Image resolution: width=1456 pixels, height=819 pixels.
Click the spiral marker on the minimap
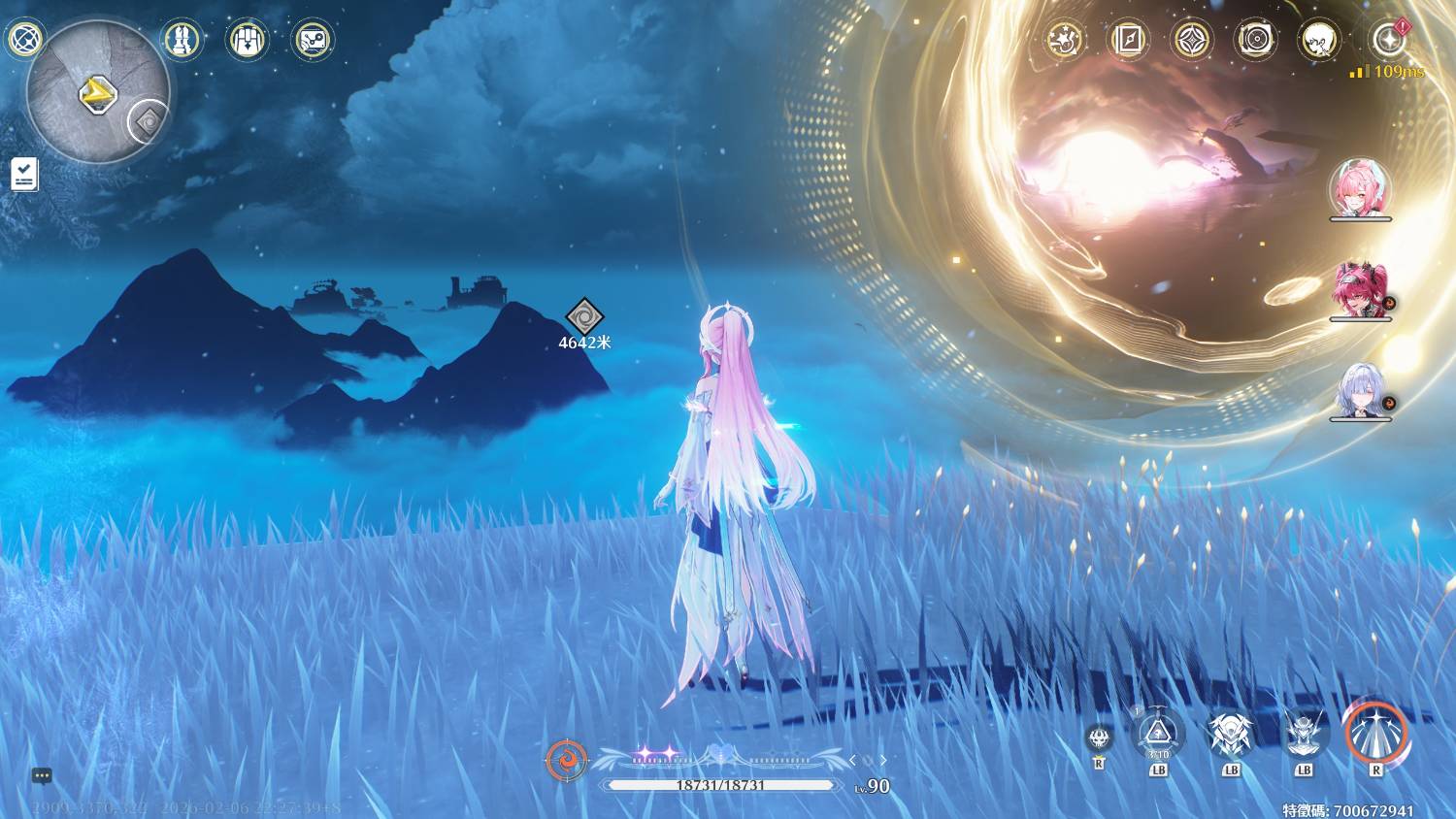pos(149,121)
